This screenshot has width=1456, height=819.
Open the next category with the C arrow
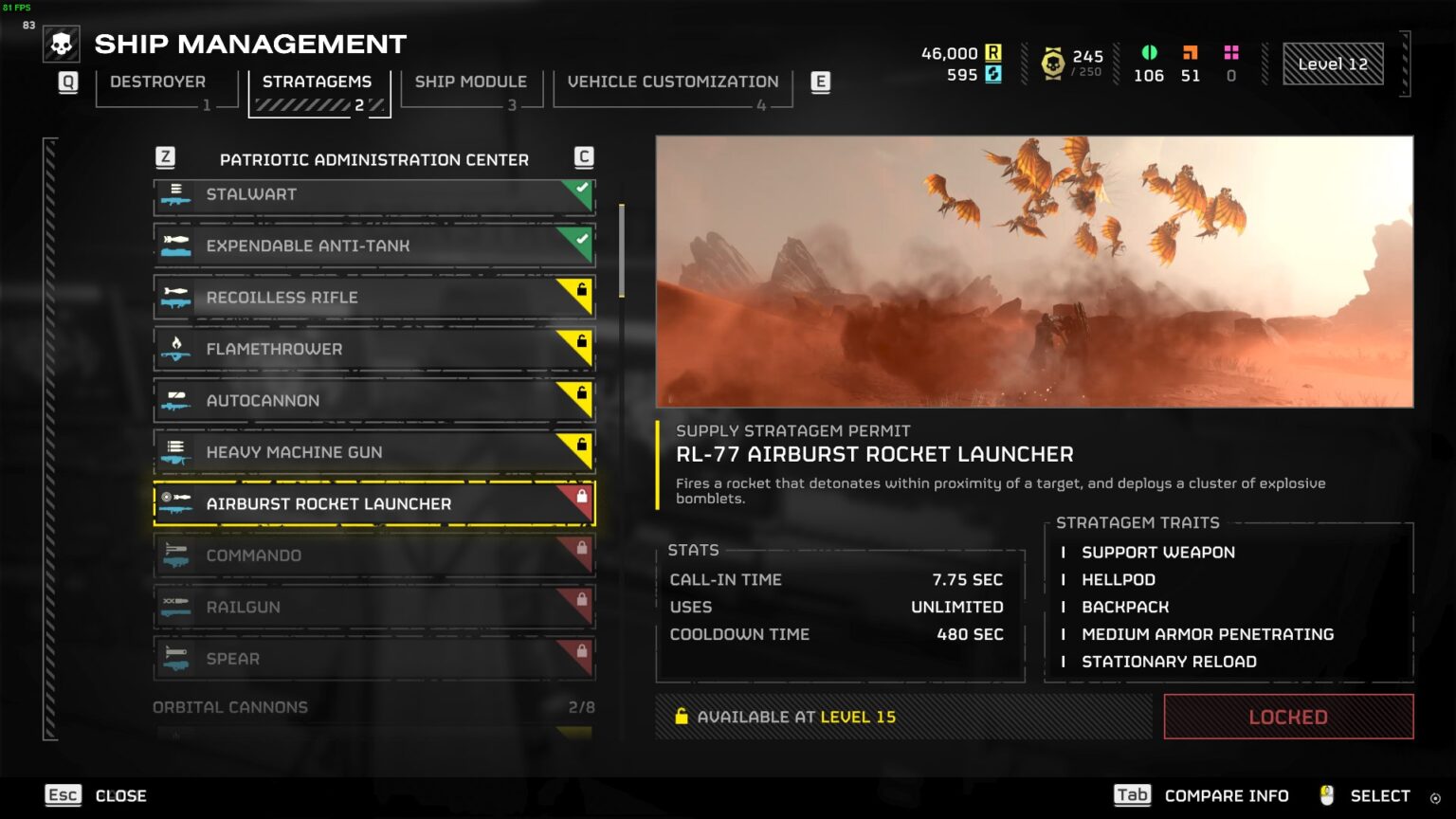(x=583, y=154)
